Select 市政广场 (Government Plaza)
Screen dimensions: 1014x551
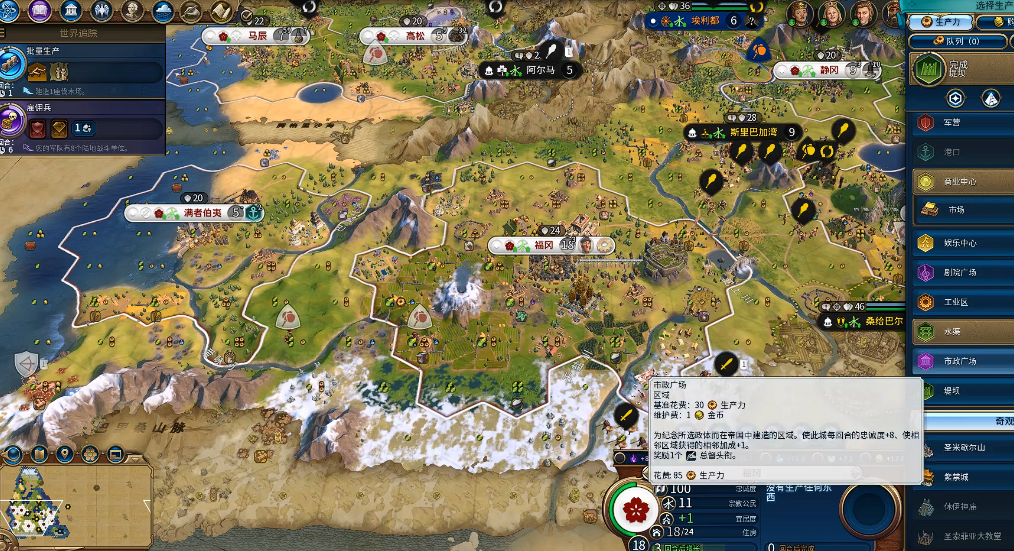coord(960,360)
